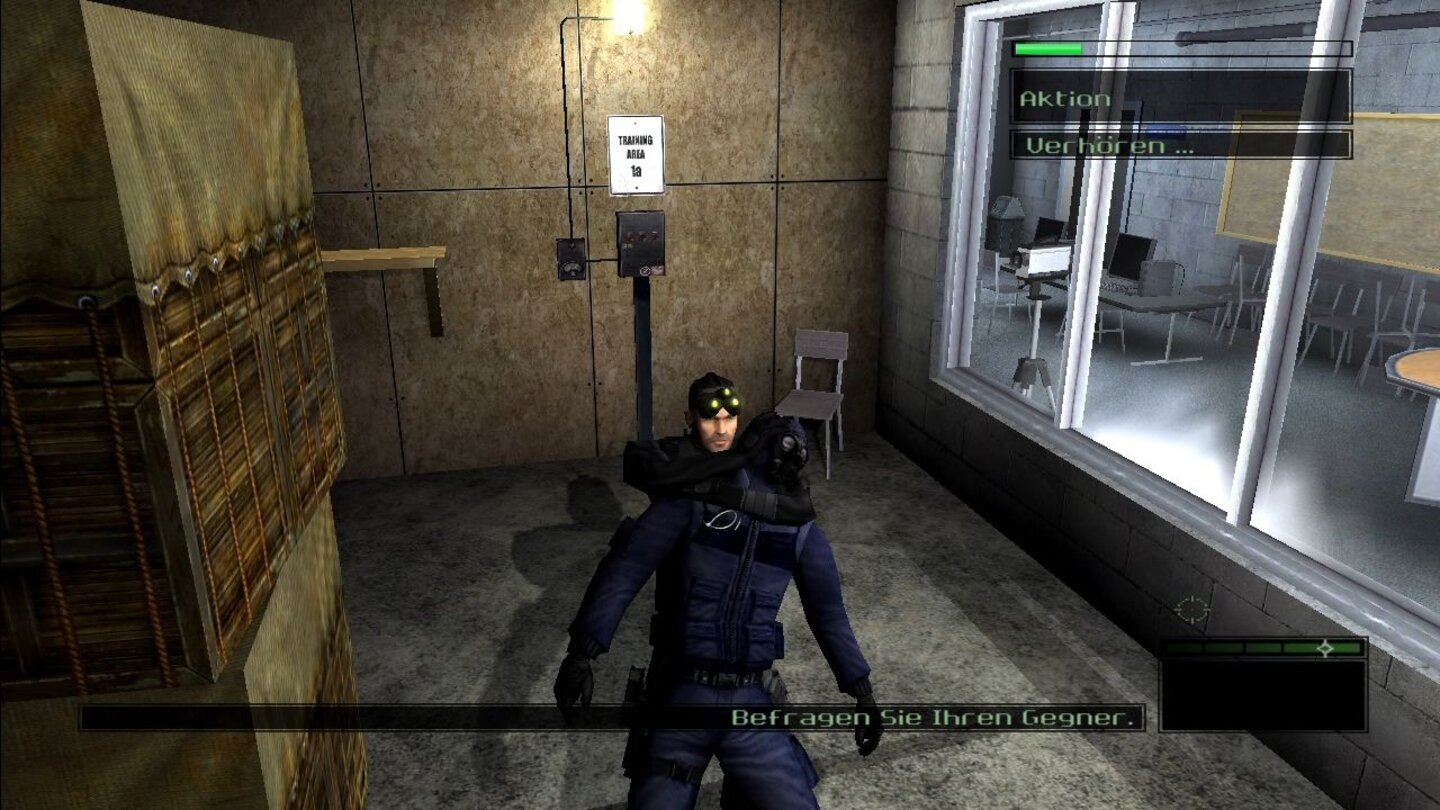Toggle the green health indicator top right
Image resolution: width=1440 pixels, height=810 pixels.
click(1046, 46)
